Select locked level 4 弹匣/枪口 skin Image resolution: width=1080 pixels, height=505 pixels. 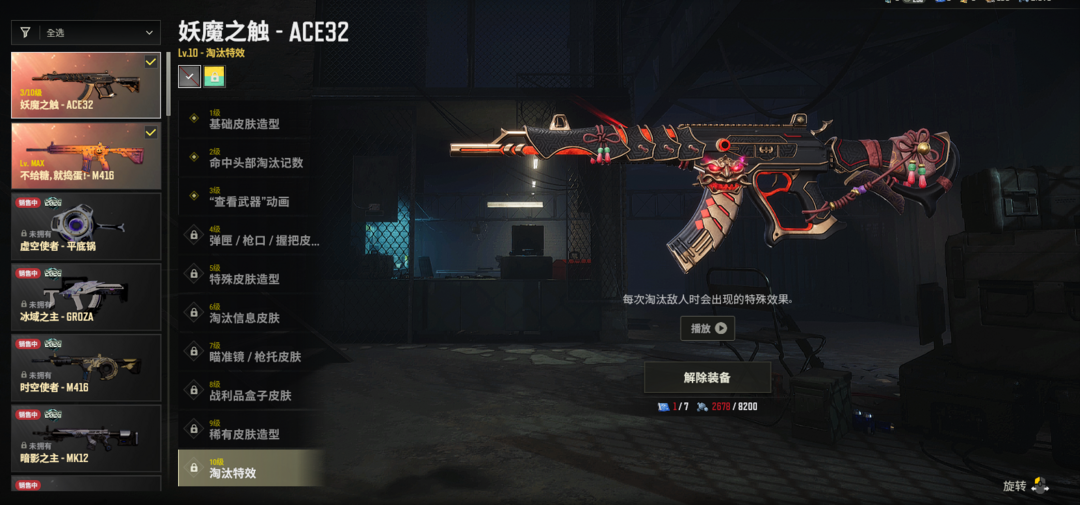click(251, 236)
